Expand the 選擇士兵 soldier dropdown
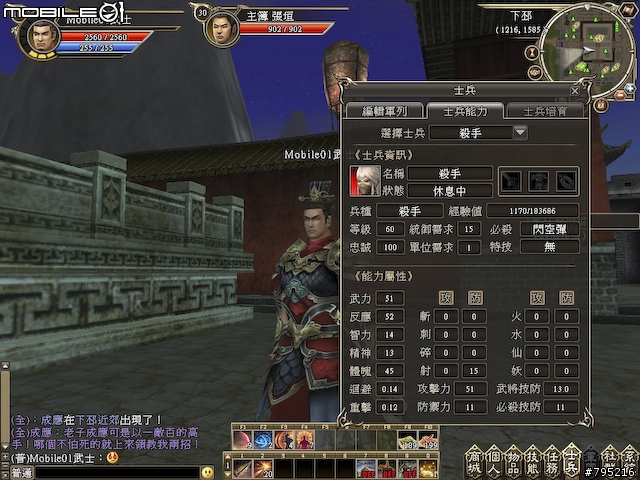Image resolution: width=640 pixels, height=480 pixels. pyautogui.click(x=520, y=133)
